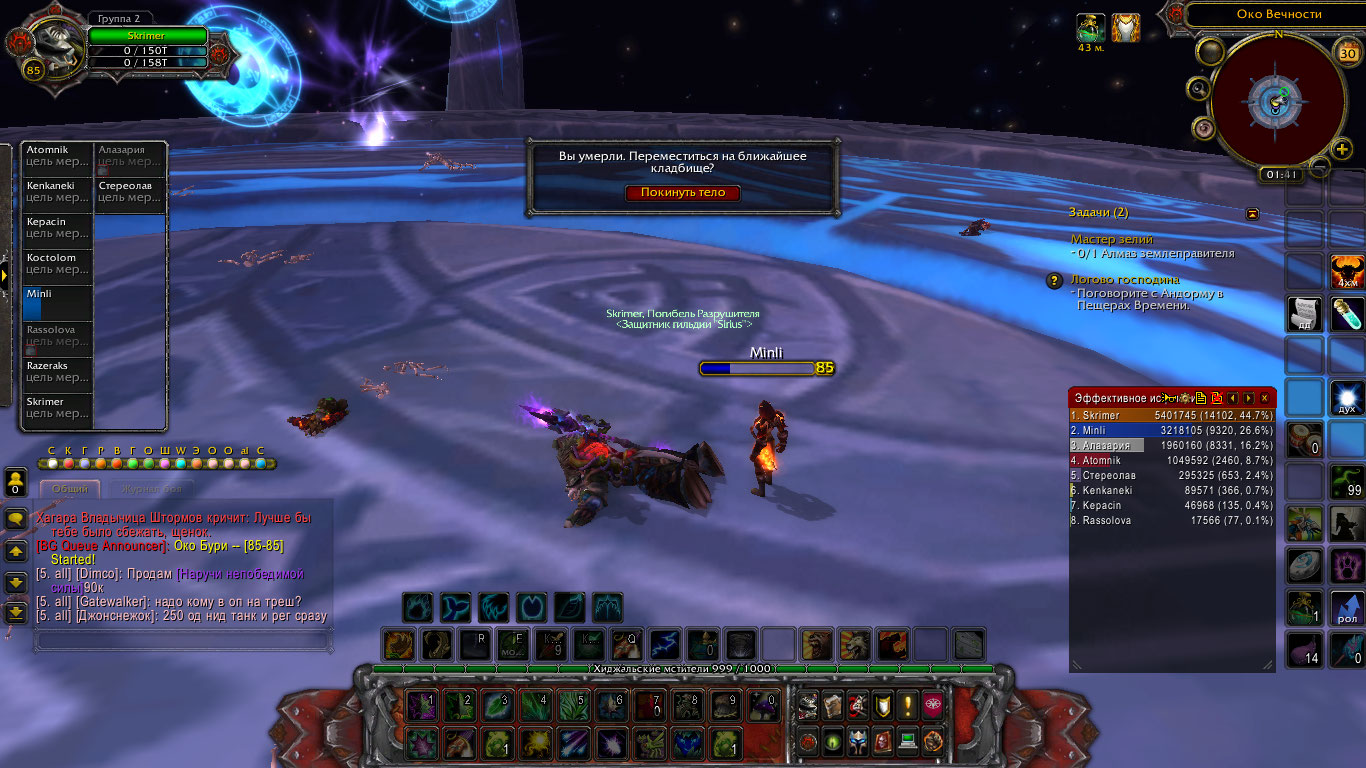Activate the lightning bolt ability on action bar
The image size is (1366, 768).
[x=665, y=643]
